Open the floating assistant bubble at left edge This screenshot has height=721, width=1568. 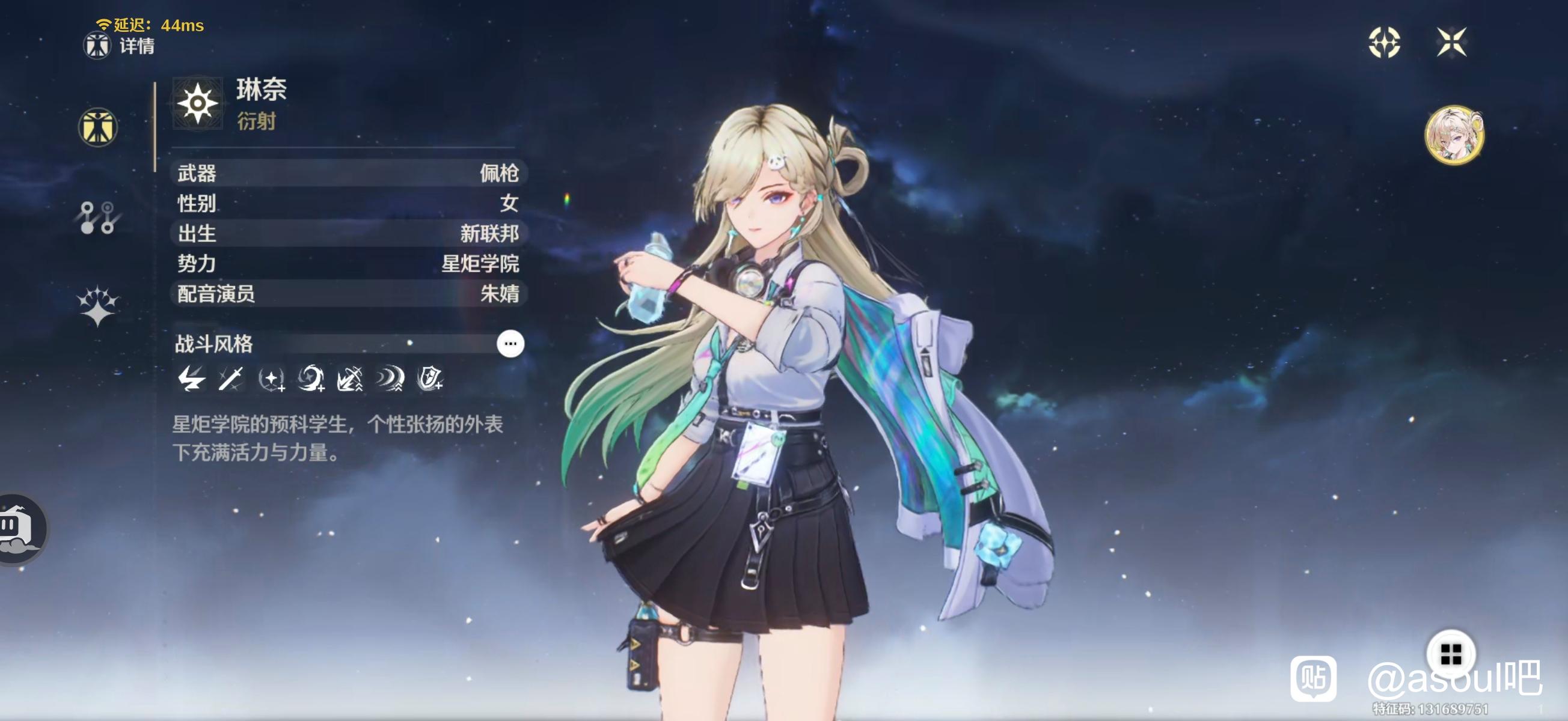(19, 529)
